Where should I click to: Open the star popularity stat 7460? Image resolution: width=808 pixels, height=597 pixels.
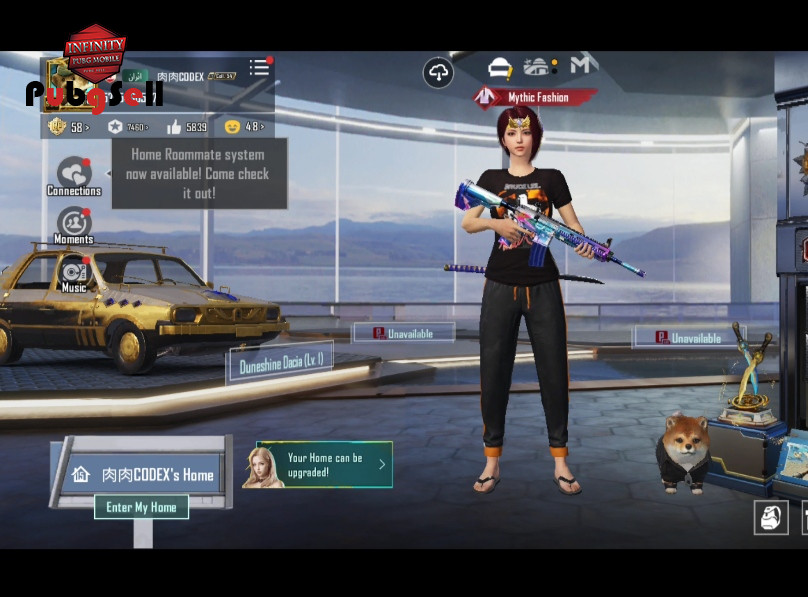pos(128,127)
